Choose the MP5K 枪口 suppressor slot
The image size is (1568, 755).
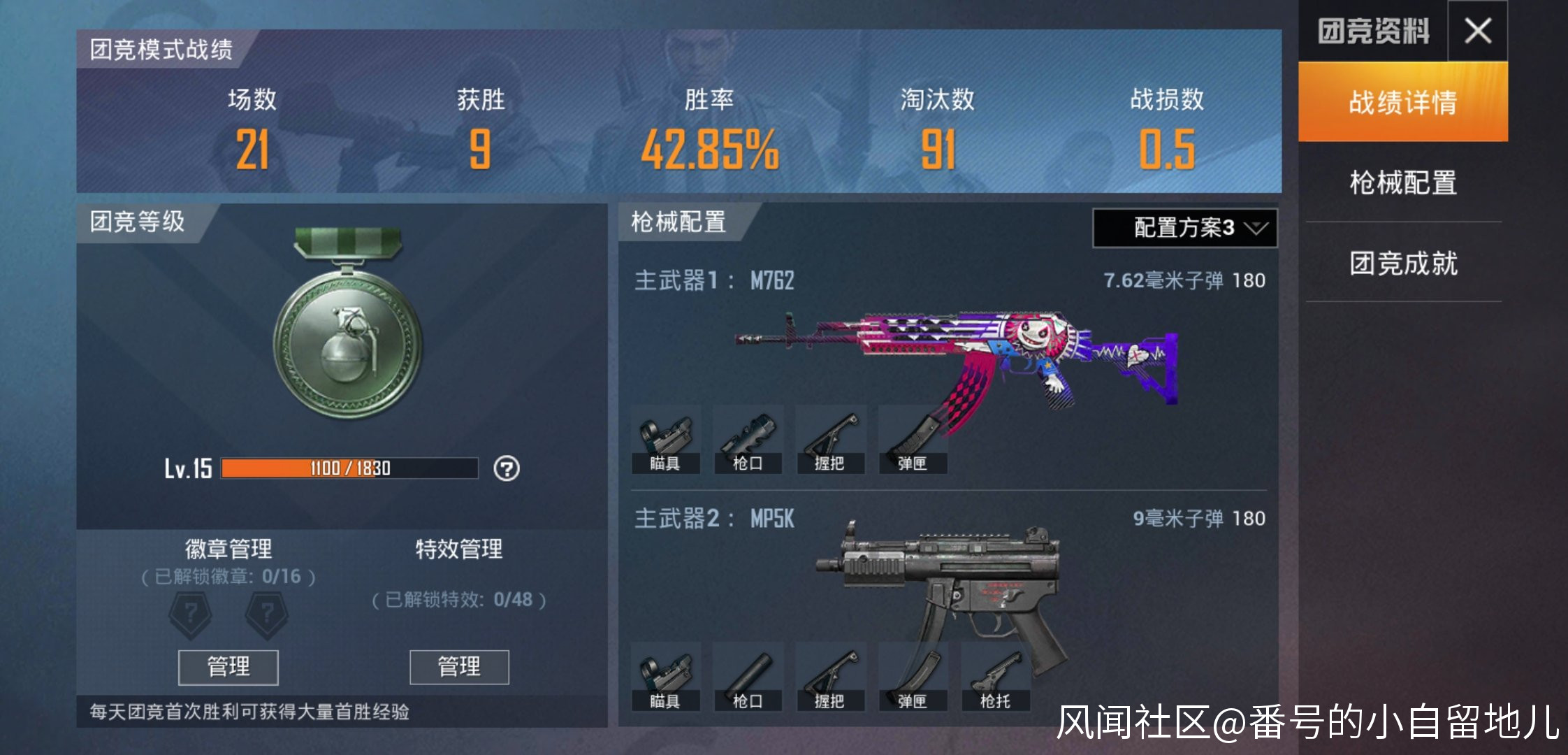(x=748, y=678)
